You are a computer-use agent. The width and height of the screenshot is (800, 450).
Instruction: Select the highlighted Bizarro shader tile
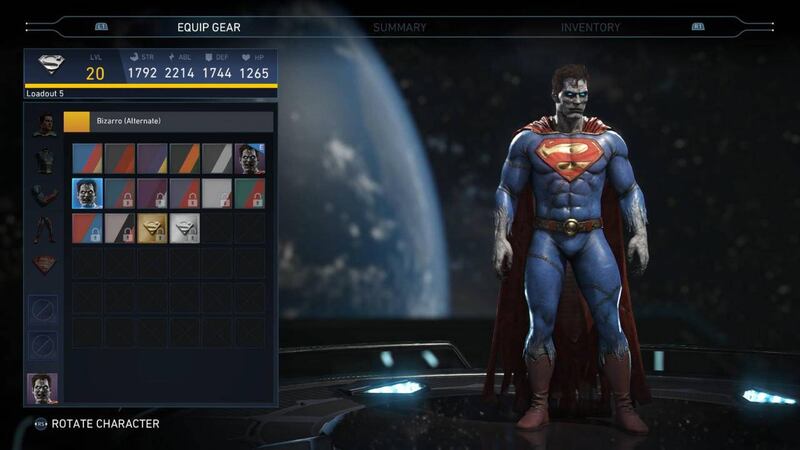[87, 193]
